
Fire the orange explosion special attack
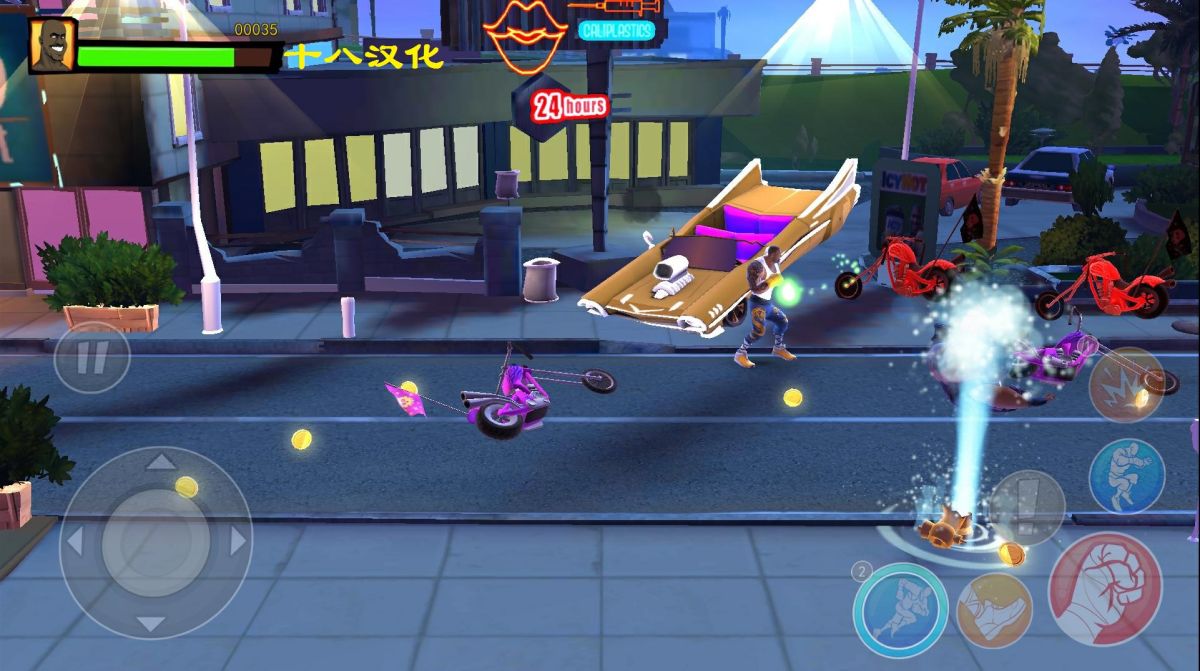1126,385
